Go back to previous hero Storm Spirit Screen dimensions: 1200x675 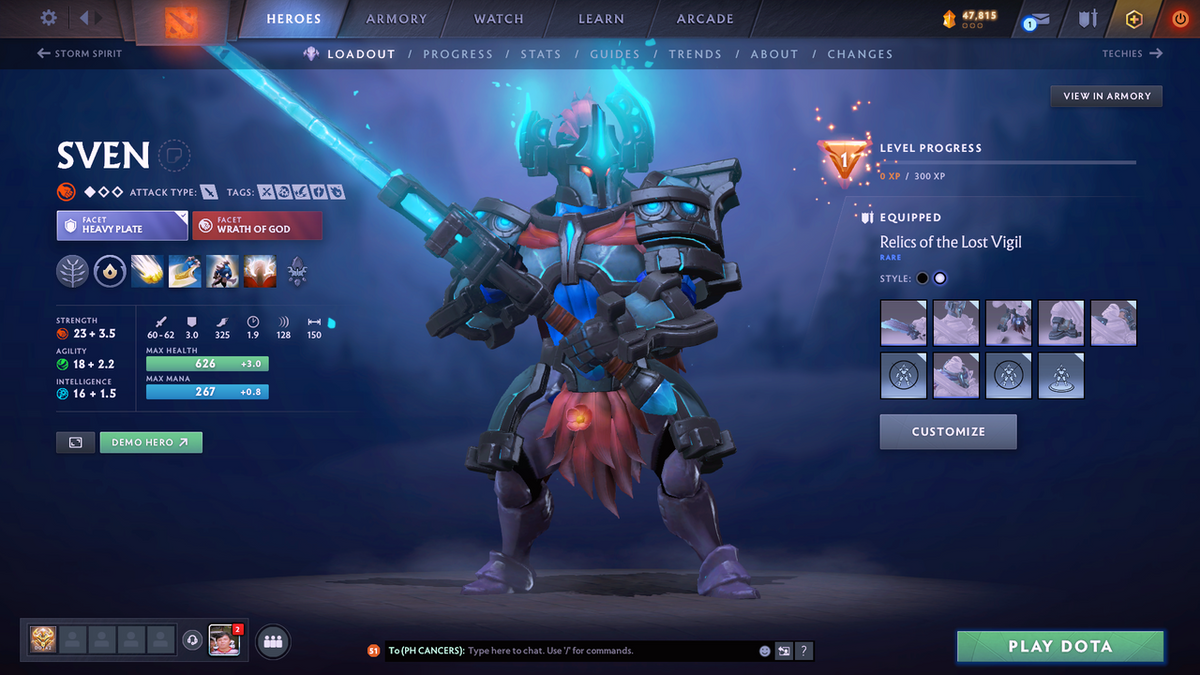click(80, 54)
